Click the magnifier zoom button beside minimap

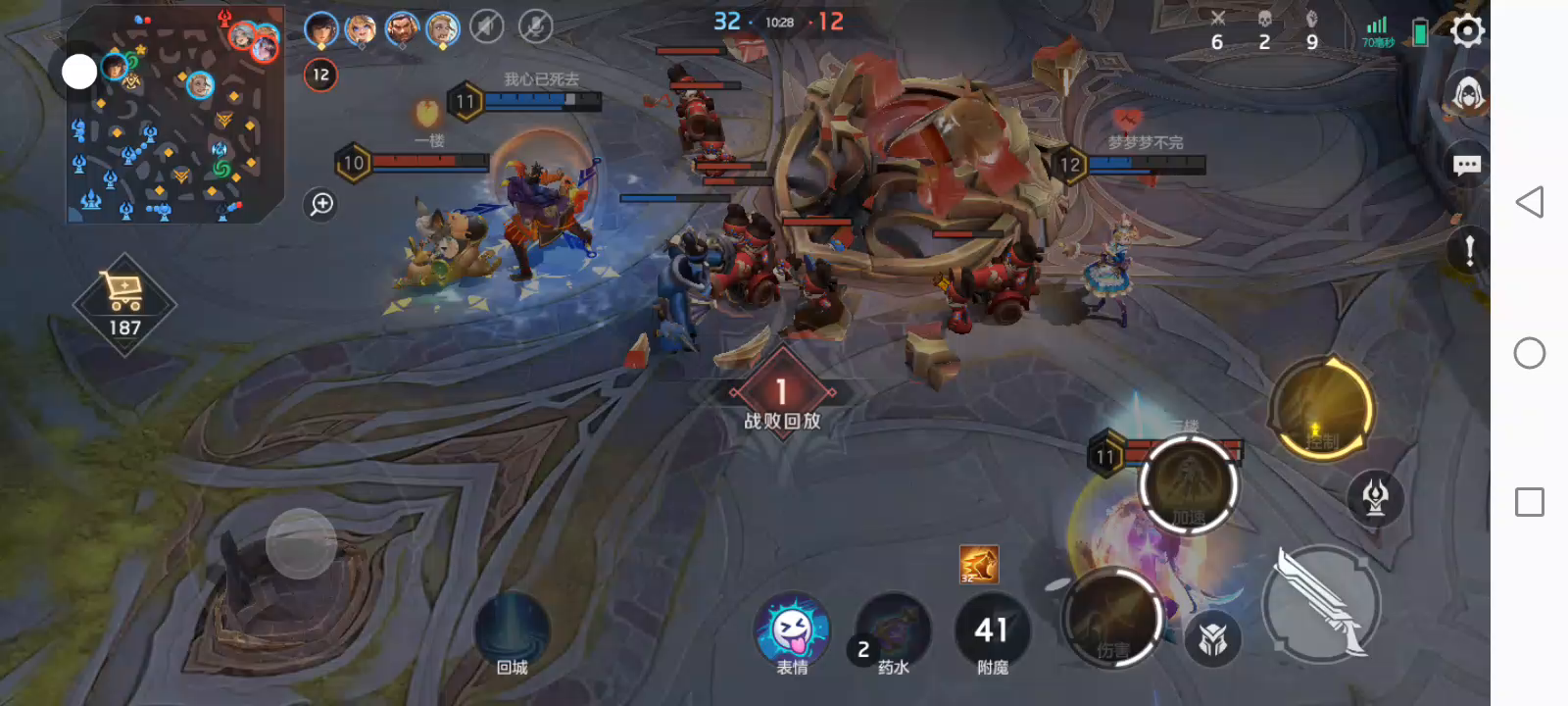point(321,204)
